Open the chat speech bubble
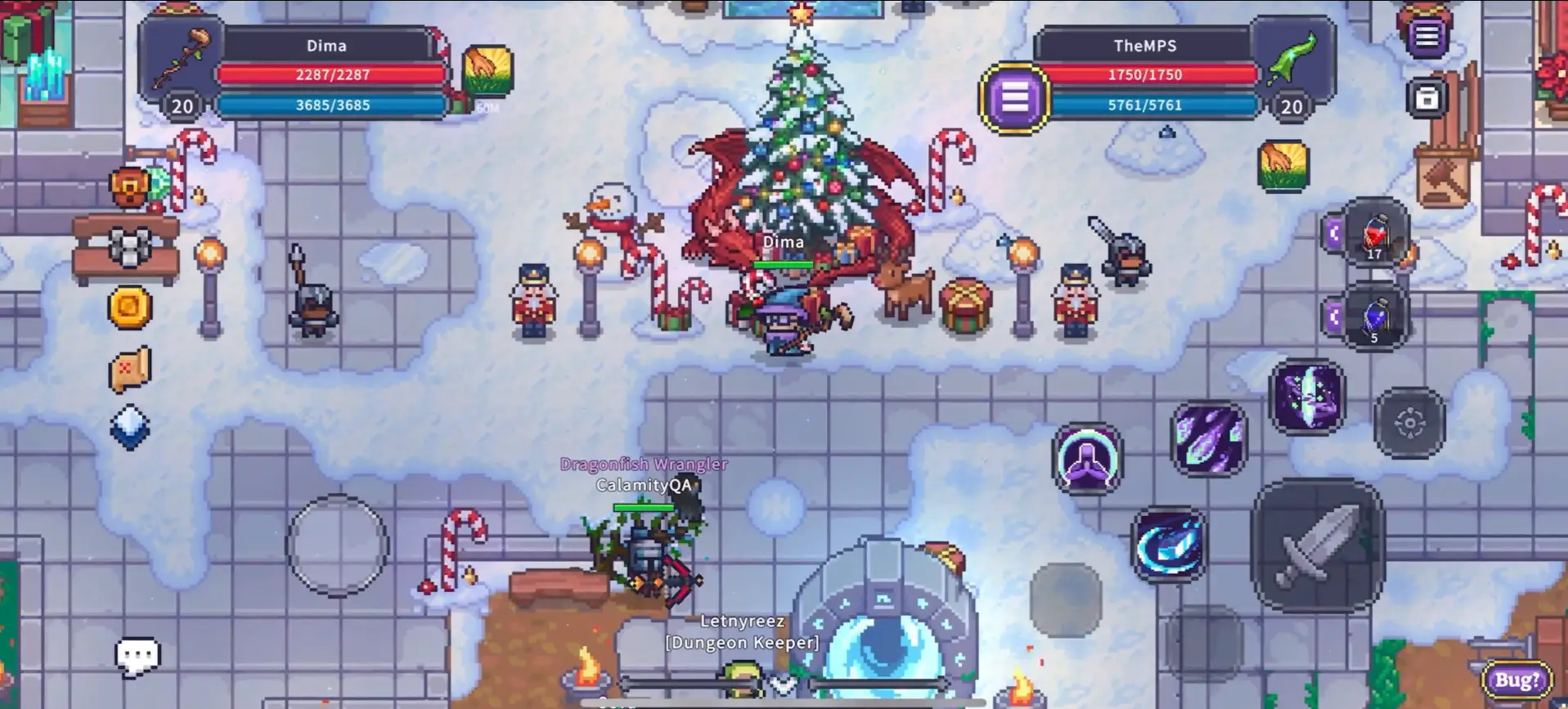1568x709 pixels. pyautogui.click(x=137, y=656)
